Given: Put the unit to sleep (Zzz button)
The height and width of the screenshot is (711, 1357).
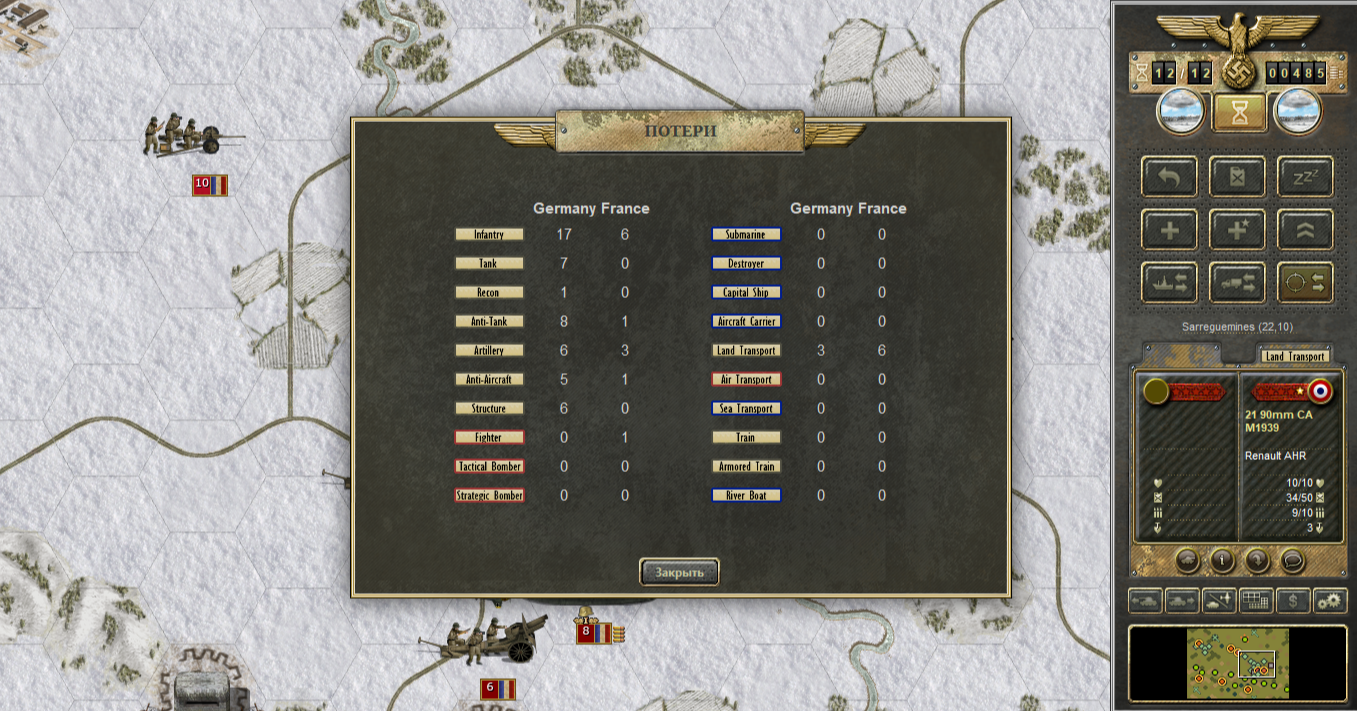Looking at the screenshot, I should click(x=1306, y=176).
